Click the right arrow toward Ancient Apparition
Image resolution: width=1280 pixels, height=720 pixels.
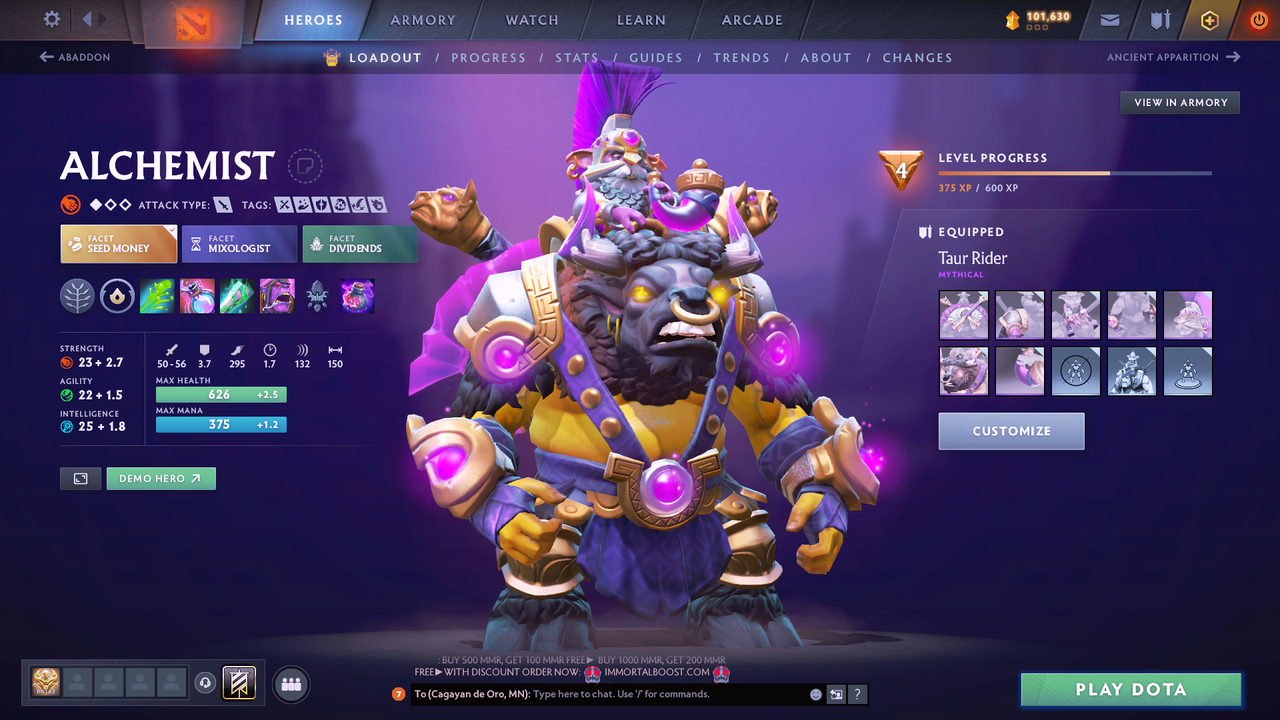pyautogui.click(x=1234, y=57)
